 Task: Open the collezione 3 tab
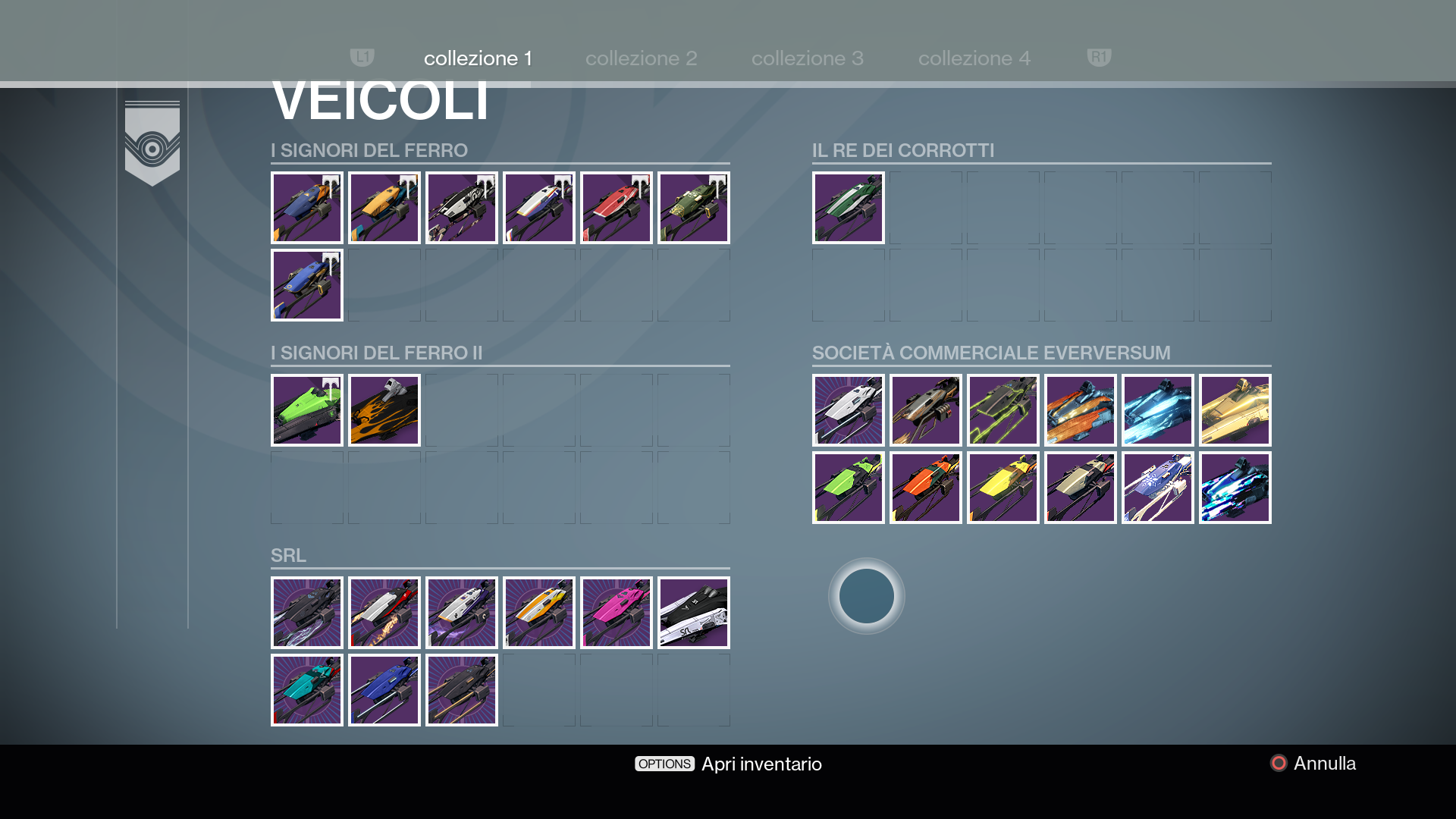(x=807, y=58)
